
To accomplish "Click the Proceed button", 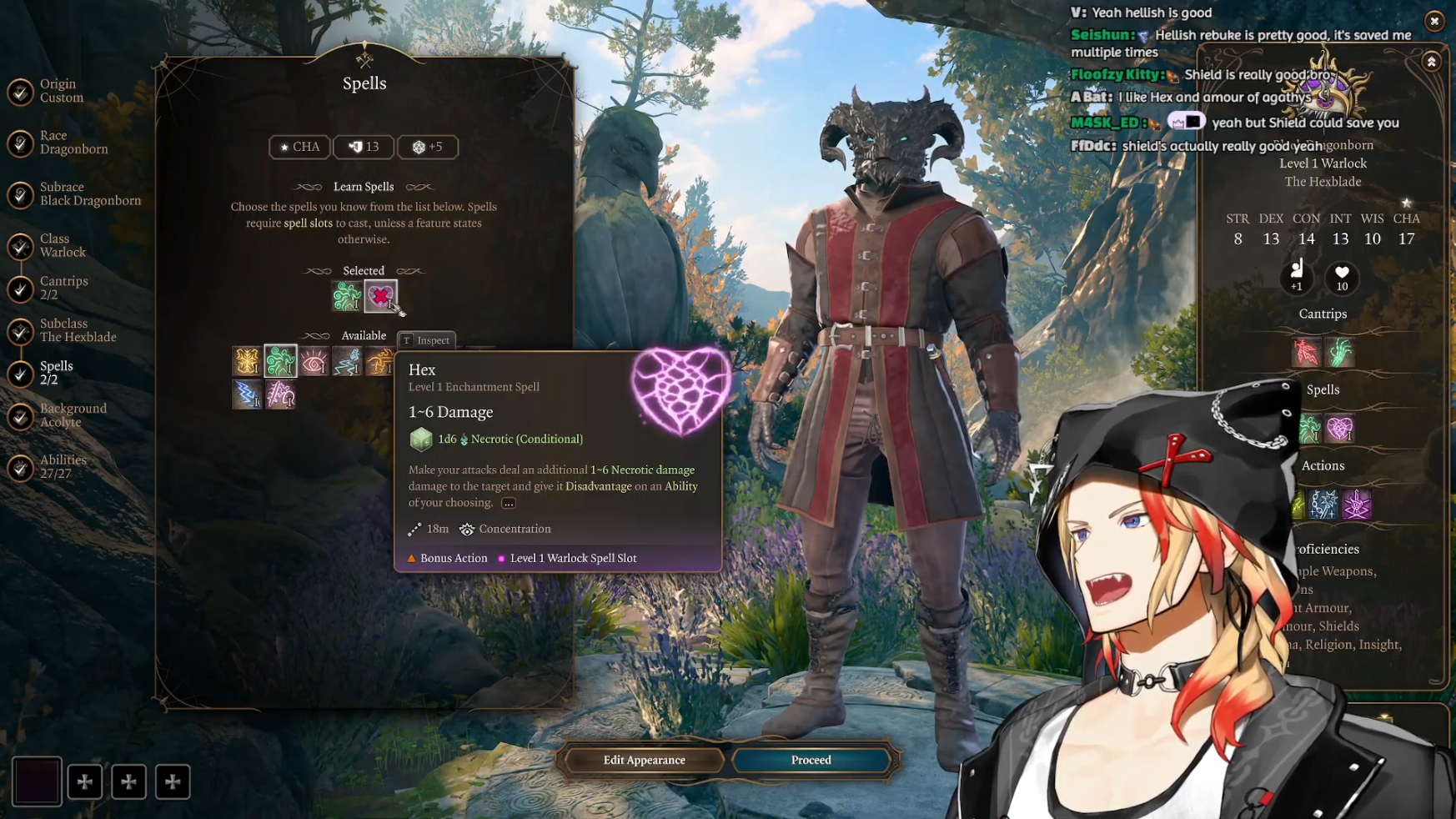I will click(x=811, y=760).
